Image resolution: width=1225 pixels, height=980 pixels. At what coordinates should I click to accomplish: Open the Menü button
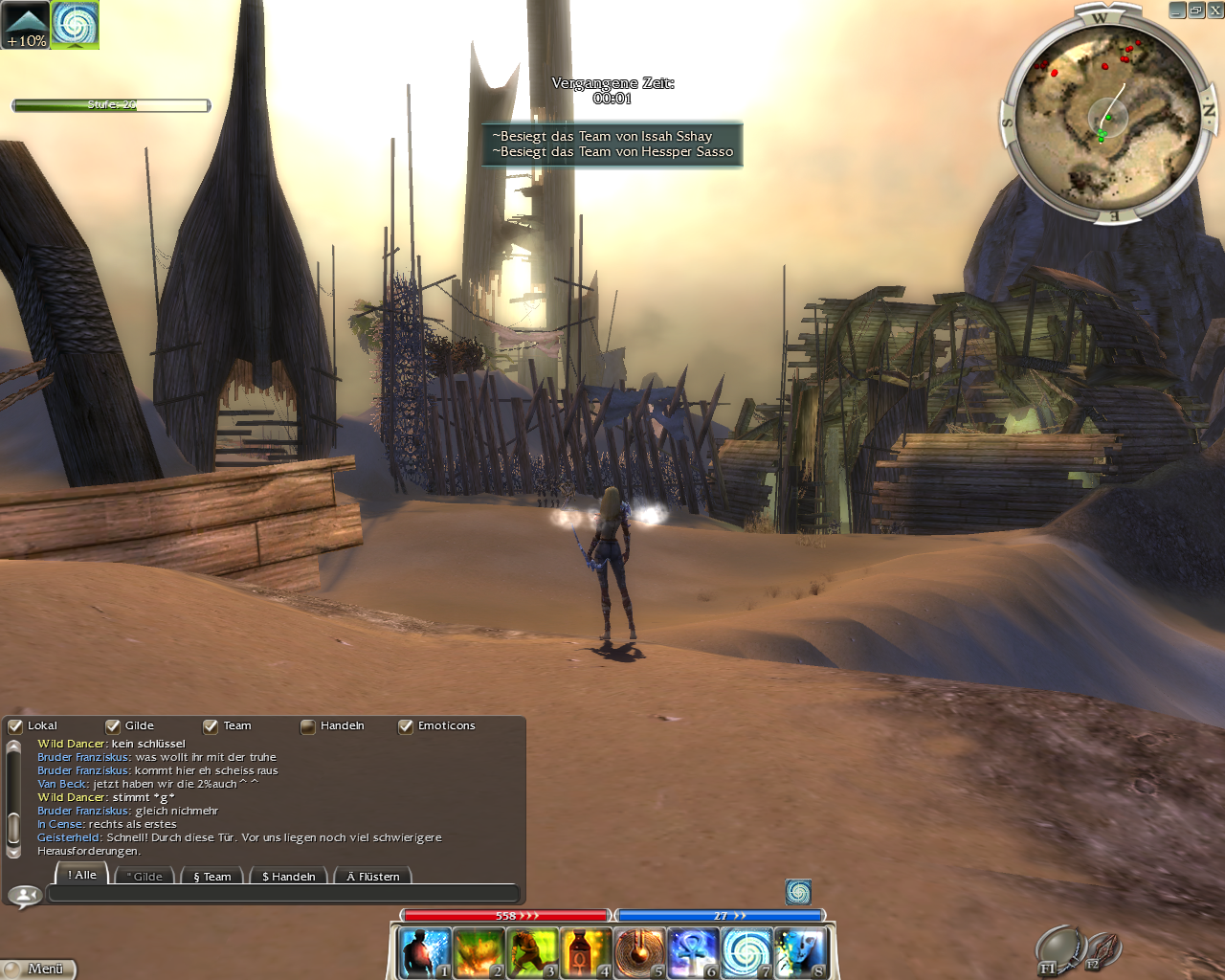pos(38,969)
